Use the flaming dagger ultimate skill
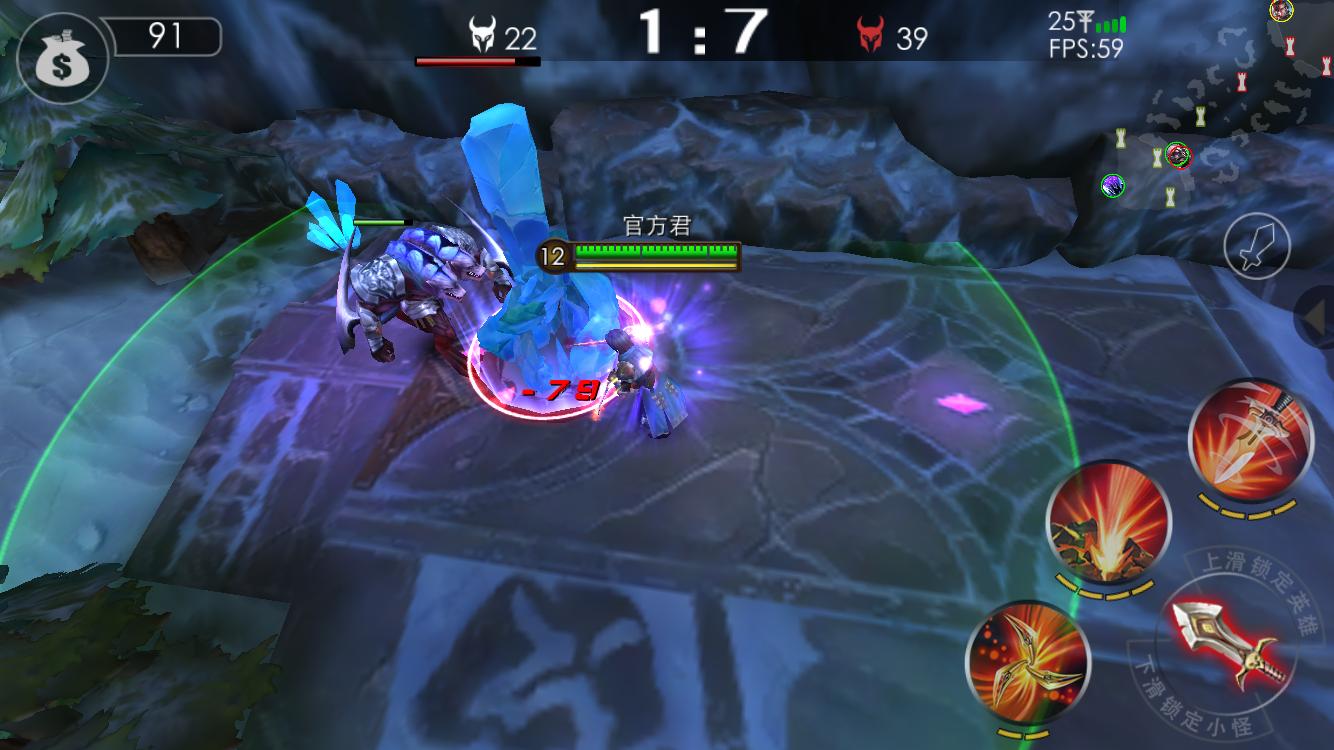The height and width of the screenshot is (750, 1334). pos(1250,440)
